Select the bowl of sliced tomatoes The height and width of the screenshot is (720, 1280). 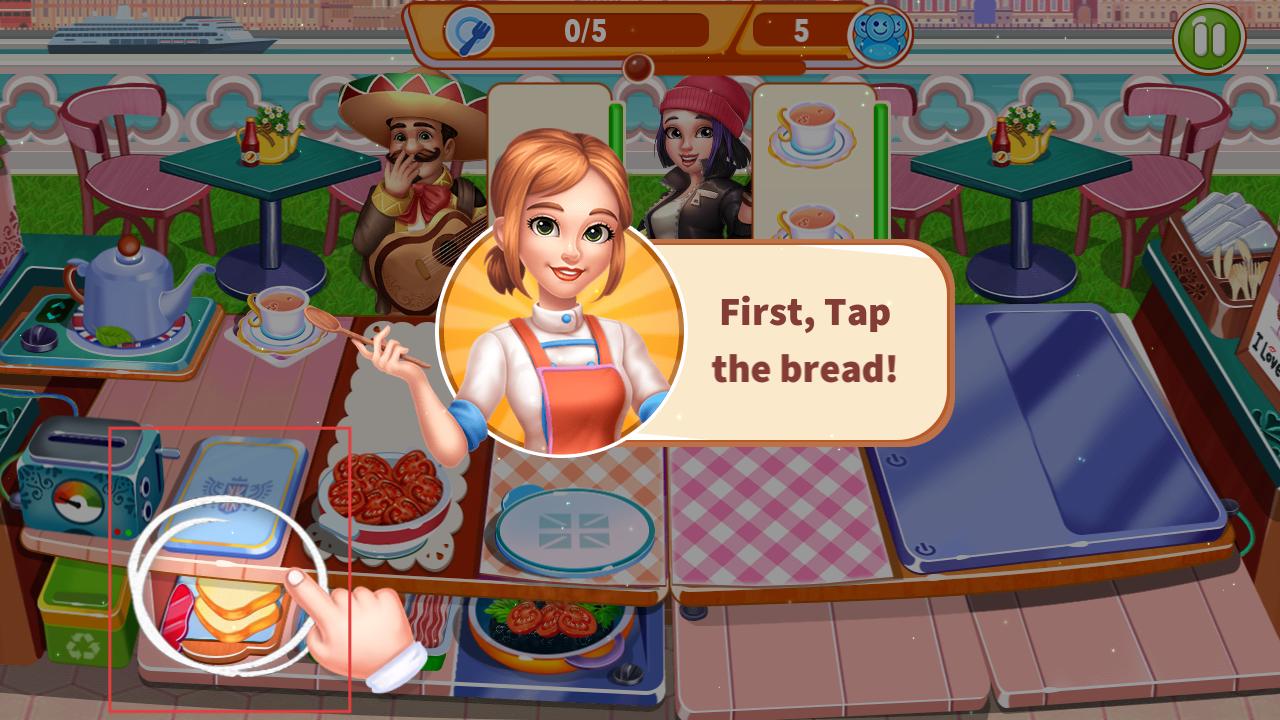click(x=384, y=490)
